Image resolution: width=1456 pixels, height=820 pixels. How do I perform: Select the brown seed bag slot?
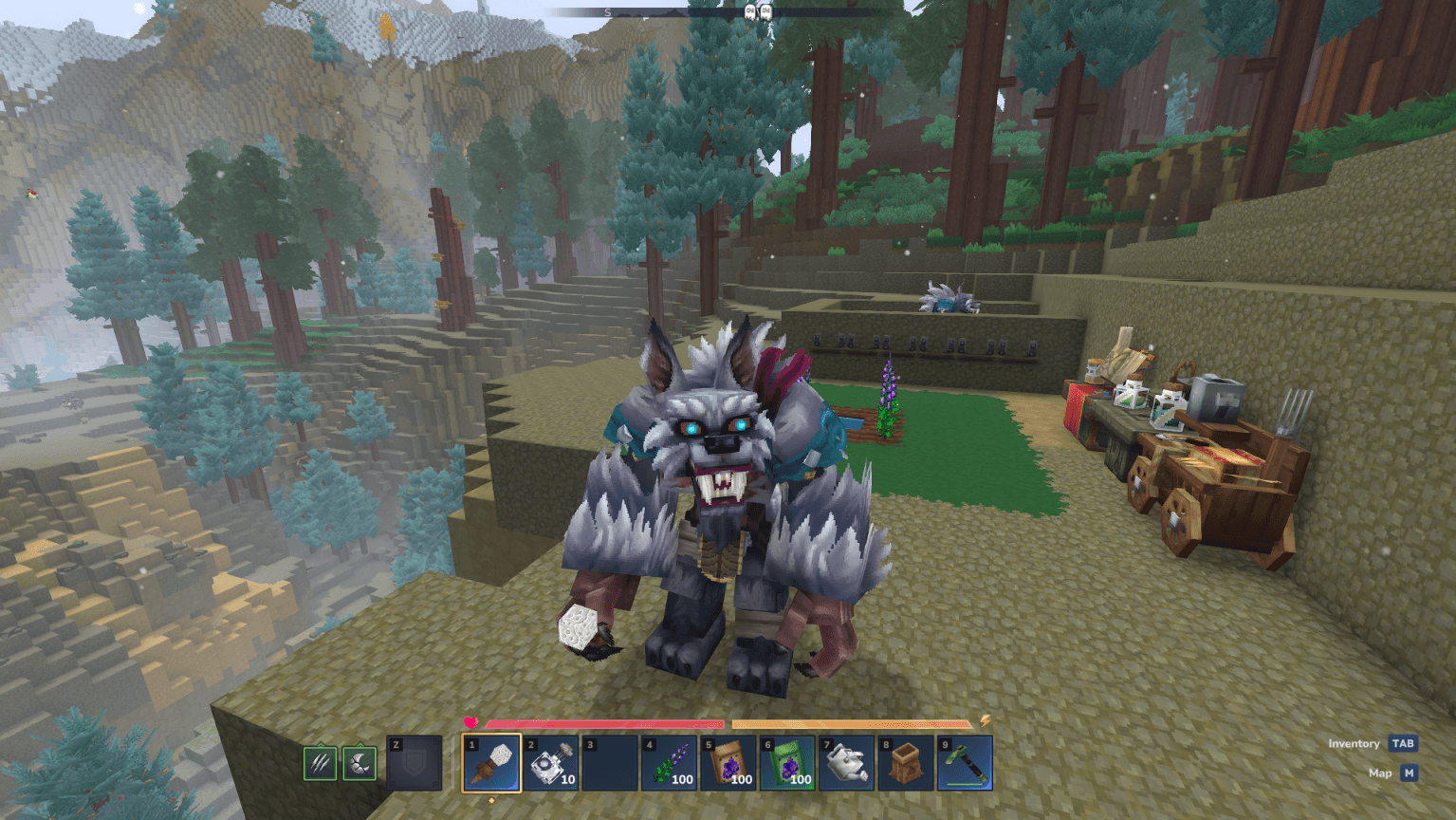tap(728, 763)
